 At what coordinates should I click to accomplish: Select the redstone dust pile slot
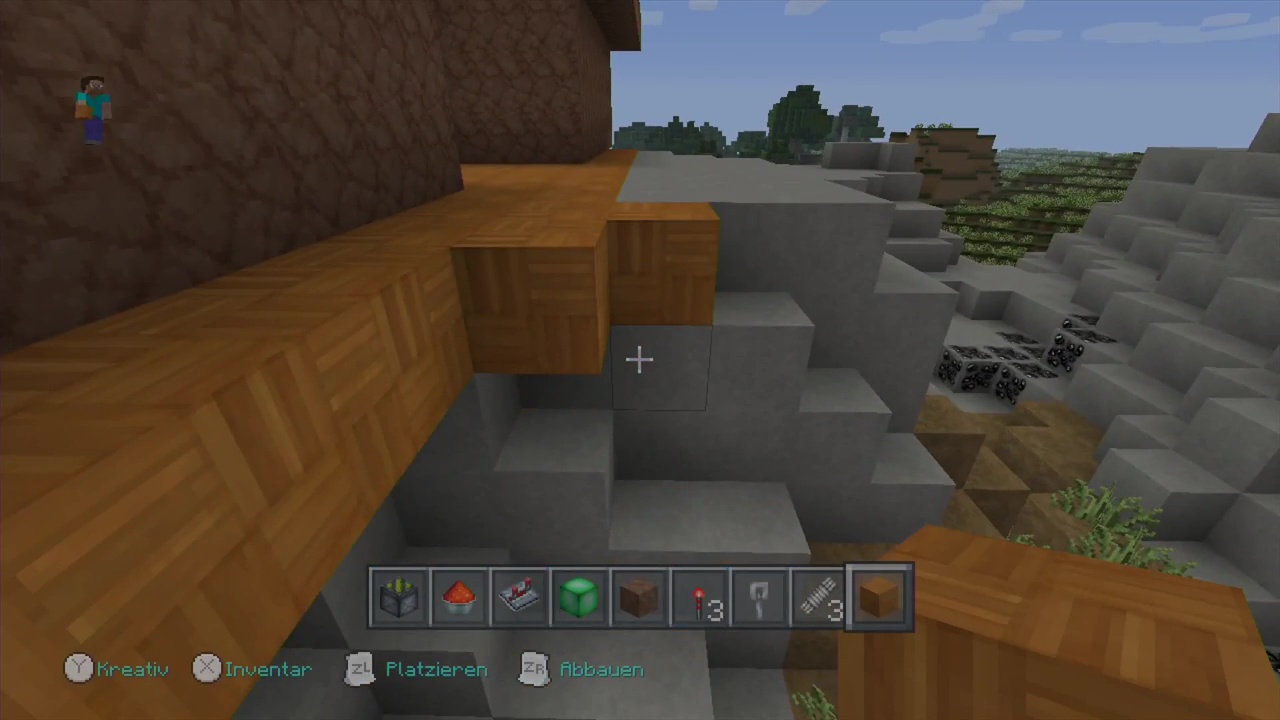click(459, 598)
